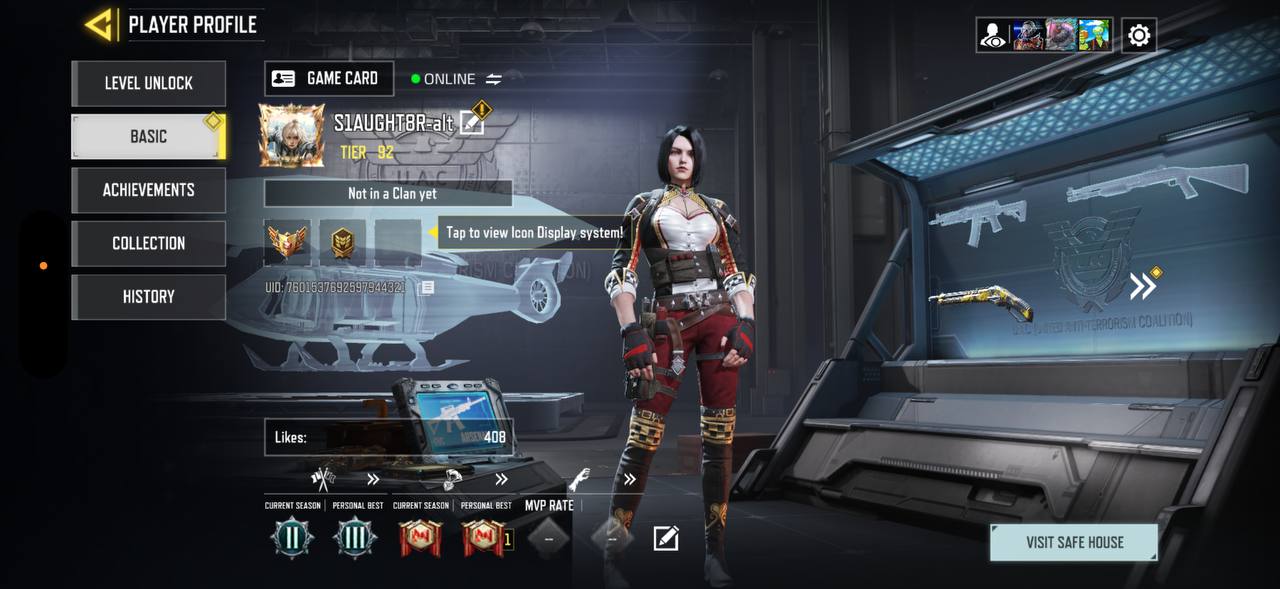1280x589 pixels.
Task: Copy the UID with the copy icon
Action: [x=427, y=288]
